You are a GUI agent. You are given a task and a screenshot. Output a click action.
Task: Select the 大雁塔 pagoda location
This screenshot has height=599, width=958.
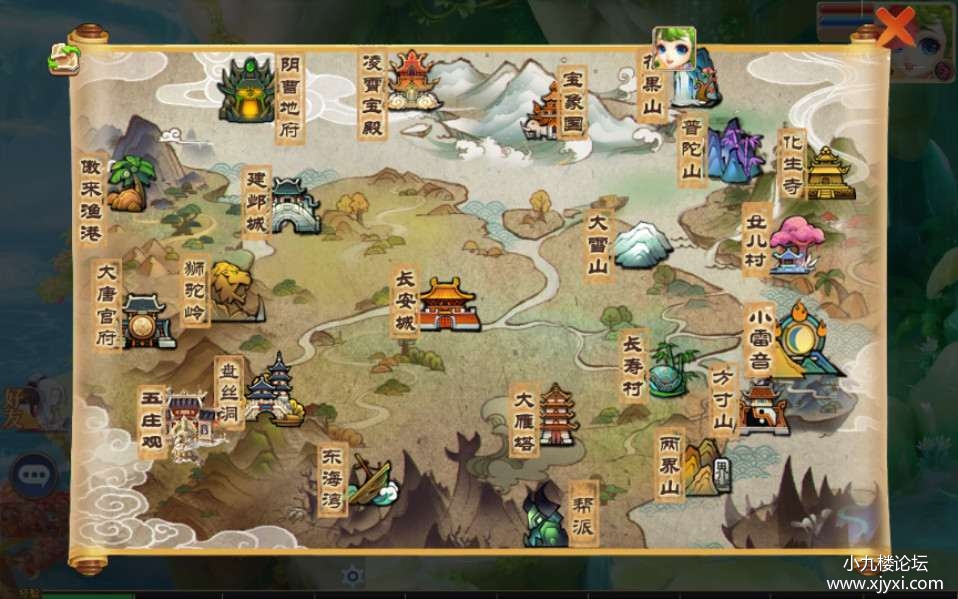tap(558, 414)
